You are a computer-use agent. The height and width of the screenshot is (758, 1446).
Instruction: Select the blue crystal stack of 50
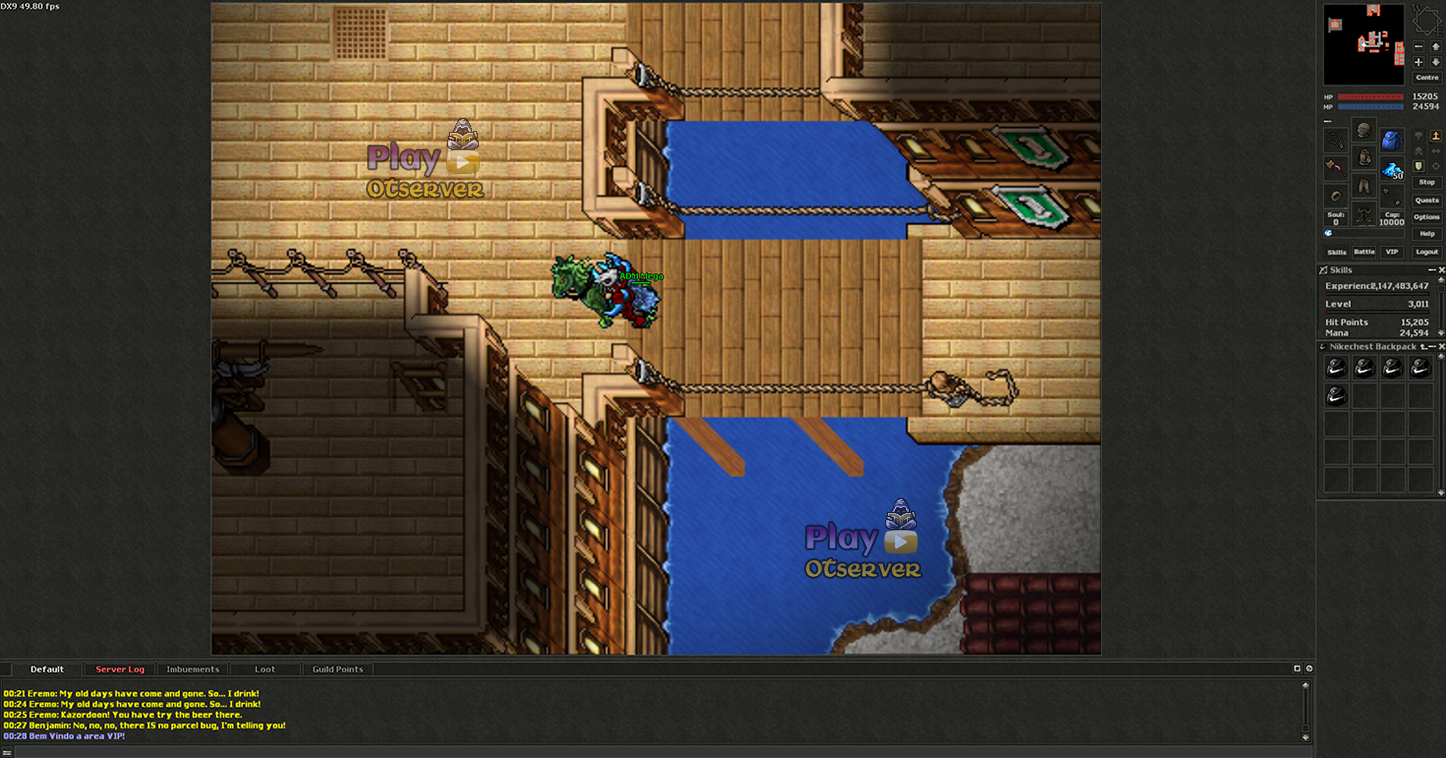(1391, 169)
